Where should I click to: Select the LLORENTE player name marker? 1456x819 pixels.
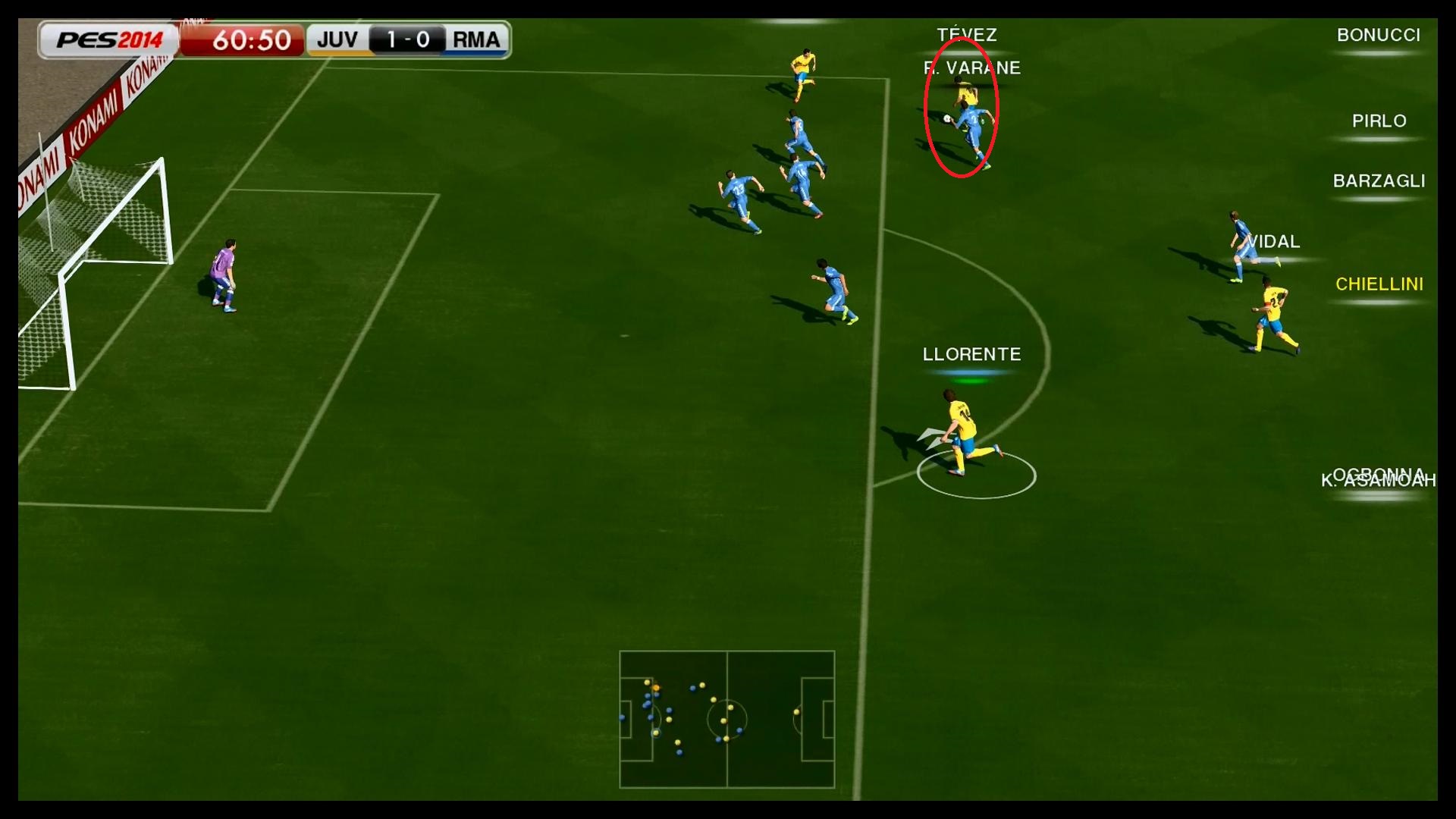pos(971,354)
